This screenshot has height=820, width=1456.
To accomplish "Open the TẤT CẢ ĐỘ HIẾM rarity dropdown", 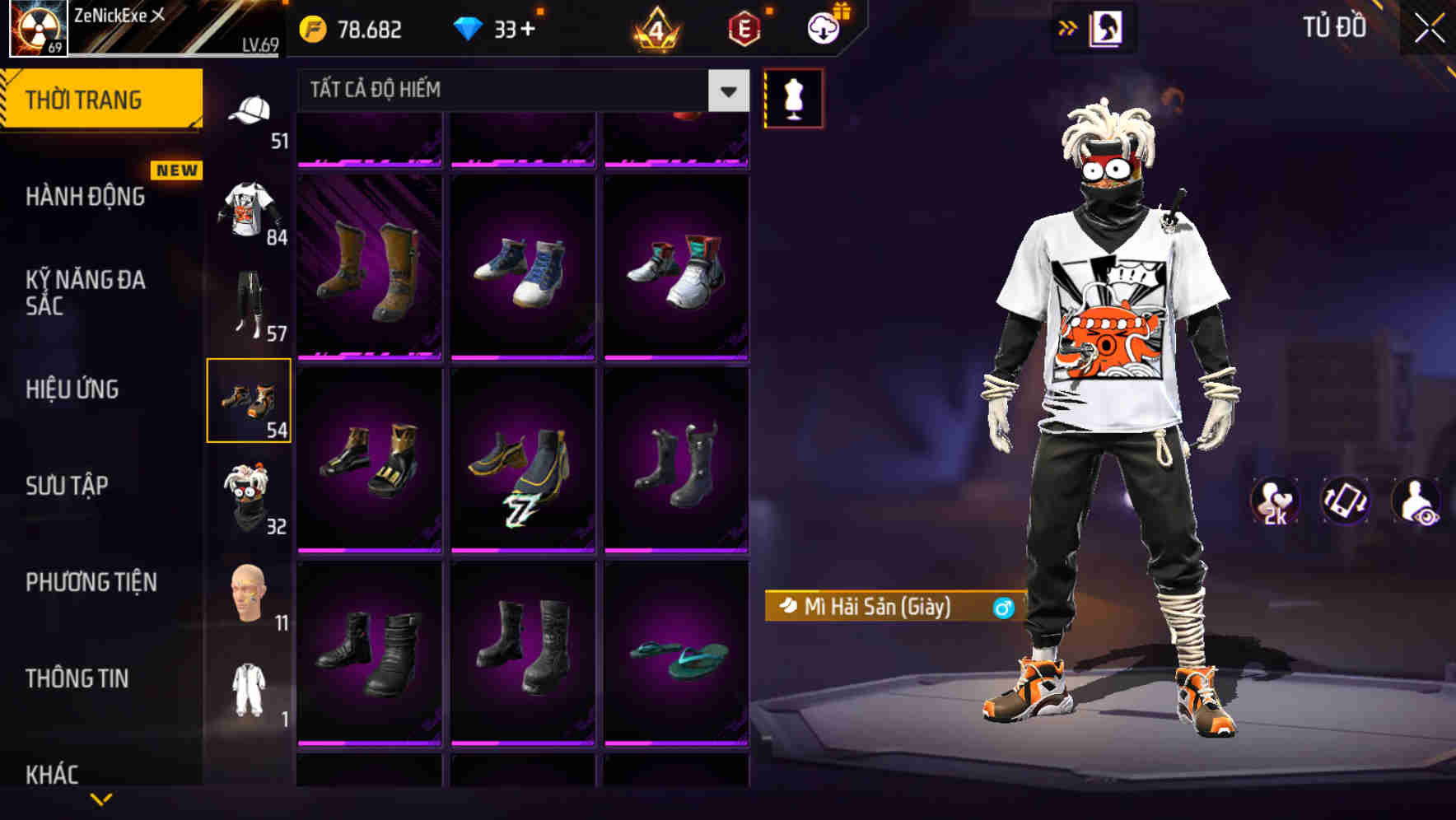I will click(511, 90).
